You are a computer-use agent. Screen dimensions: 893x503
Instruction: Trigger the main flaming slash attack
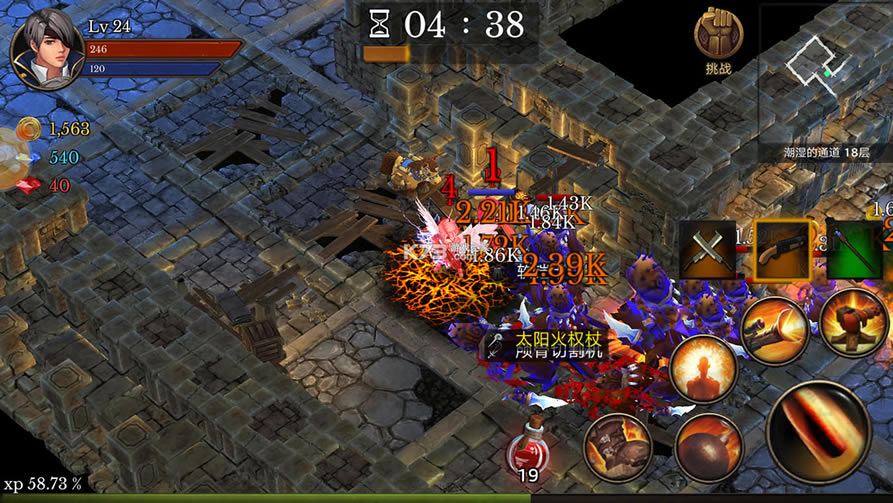(817, 432)
